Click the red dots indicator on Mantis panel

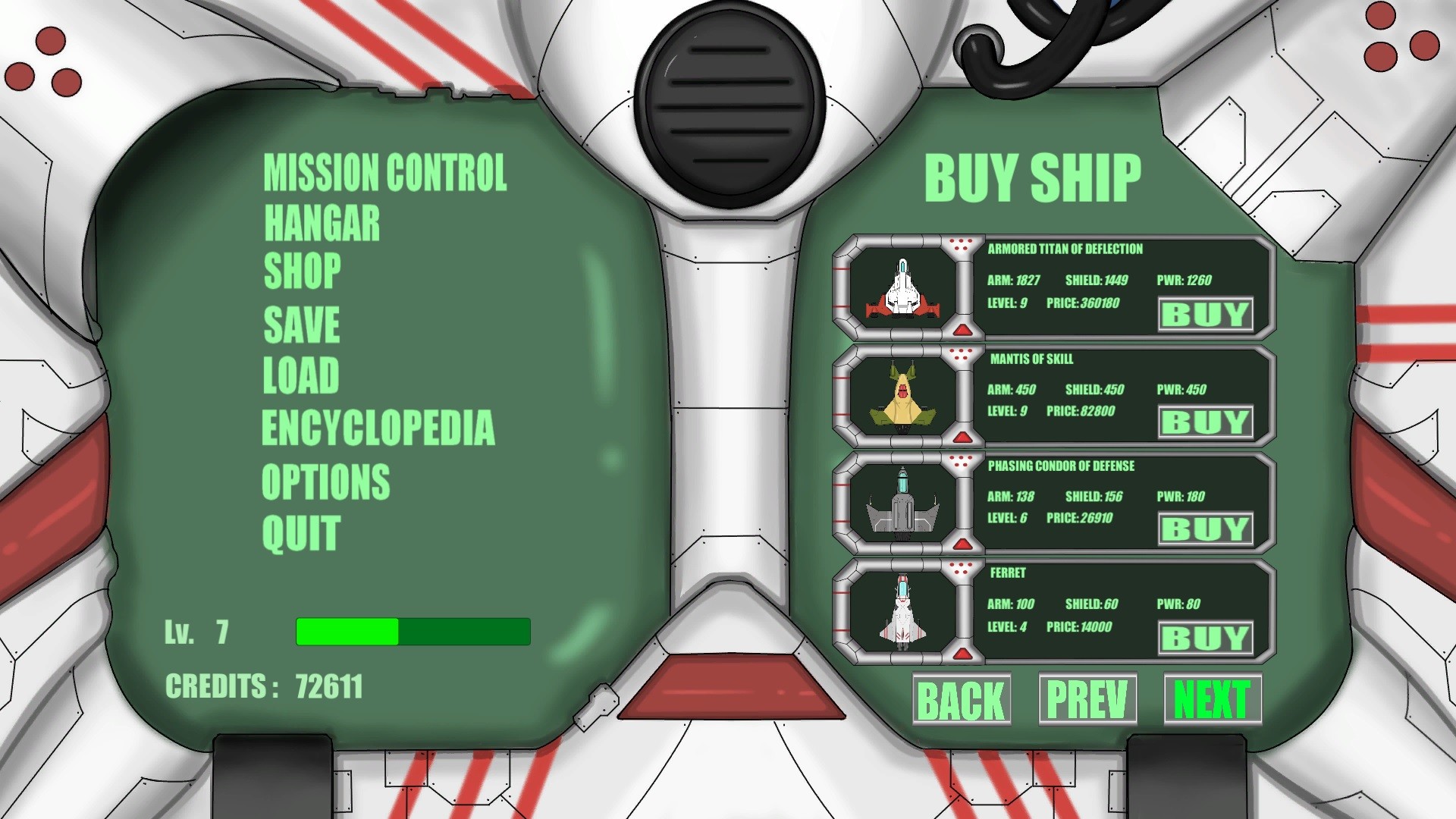pos(963,354)
